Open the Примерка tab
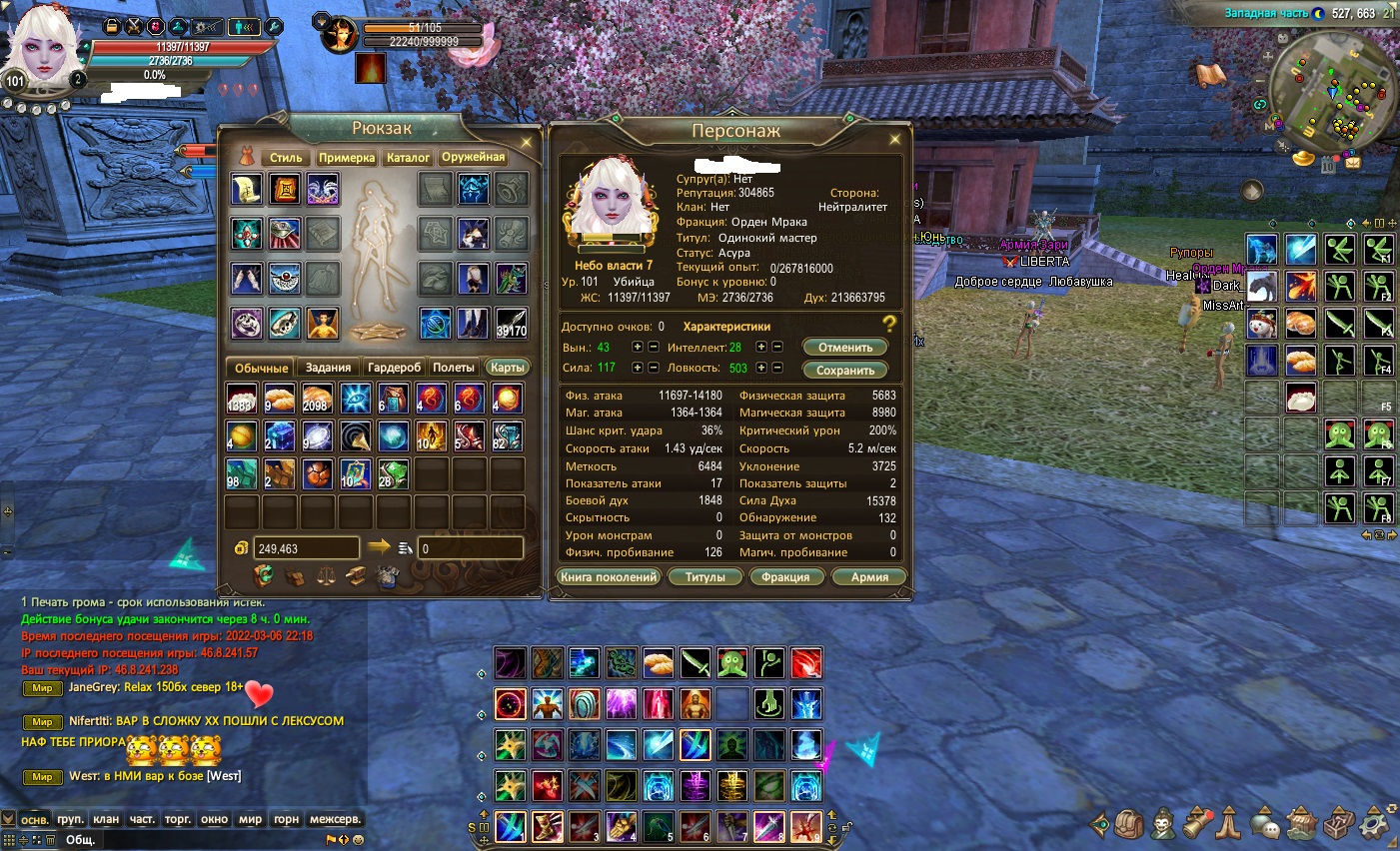The width and height of the screenshot is (1400, 851). [347, 158]
